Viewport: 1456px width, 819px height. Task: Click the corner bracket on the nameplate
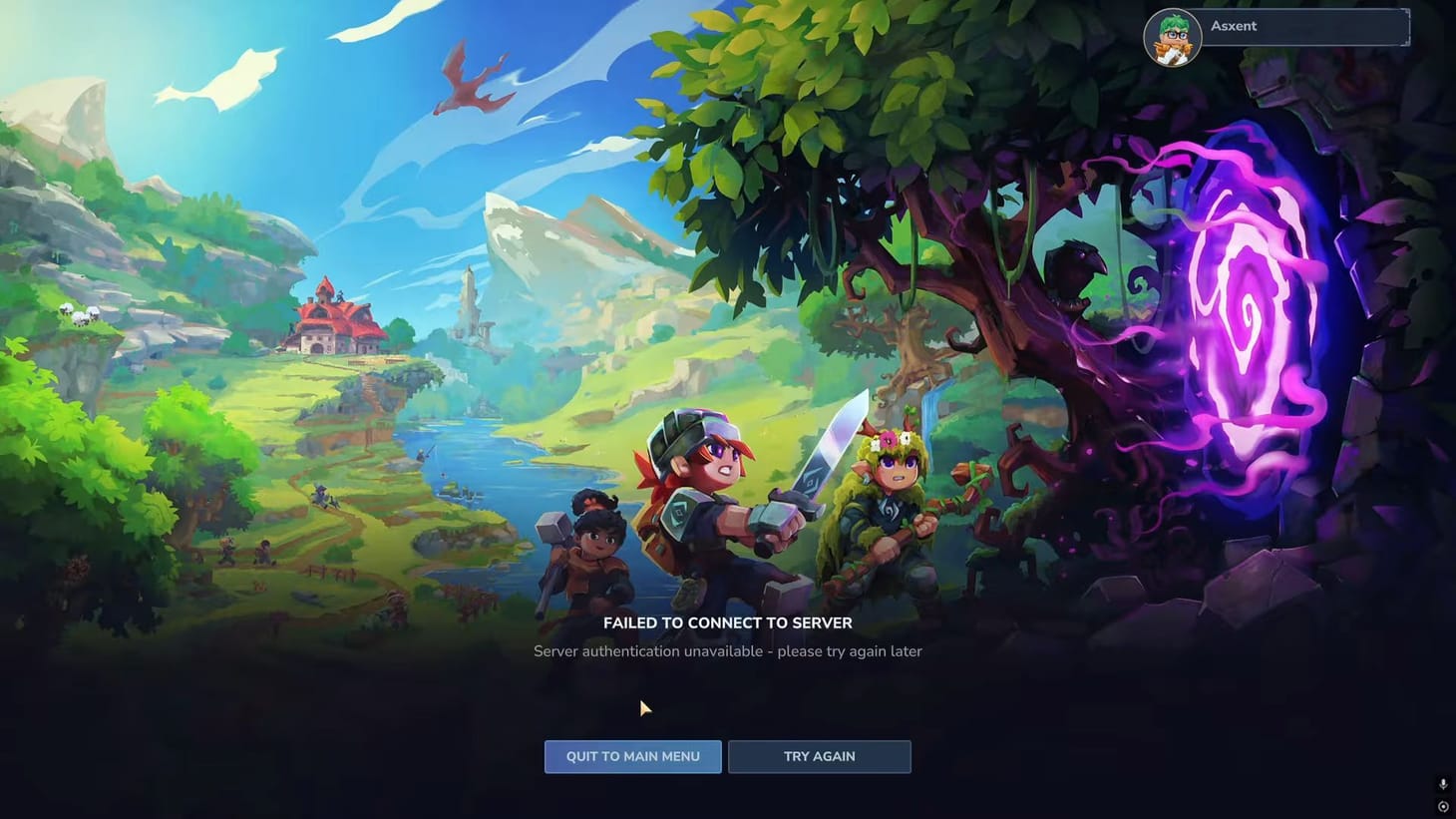pyautogui.click(x=1408, y=27)
